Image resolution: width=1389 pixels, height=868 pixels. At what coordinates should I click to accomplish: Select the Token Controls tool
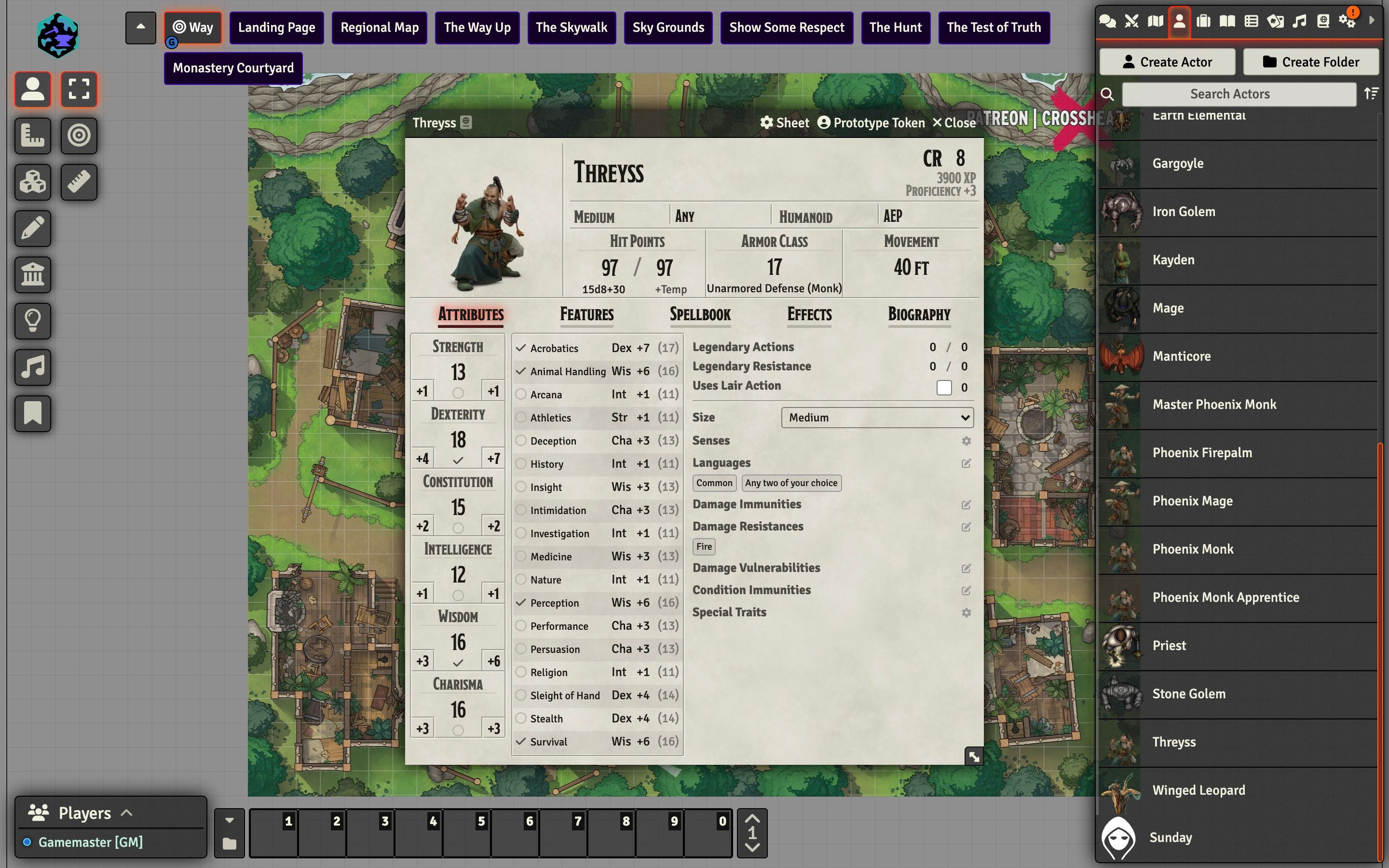(33, 90)
